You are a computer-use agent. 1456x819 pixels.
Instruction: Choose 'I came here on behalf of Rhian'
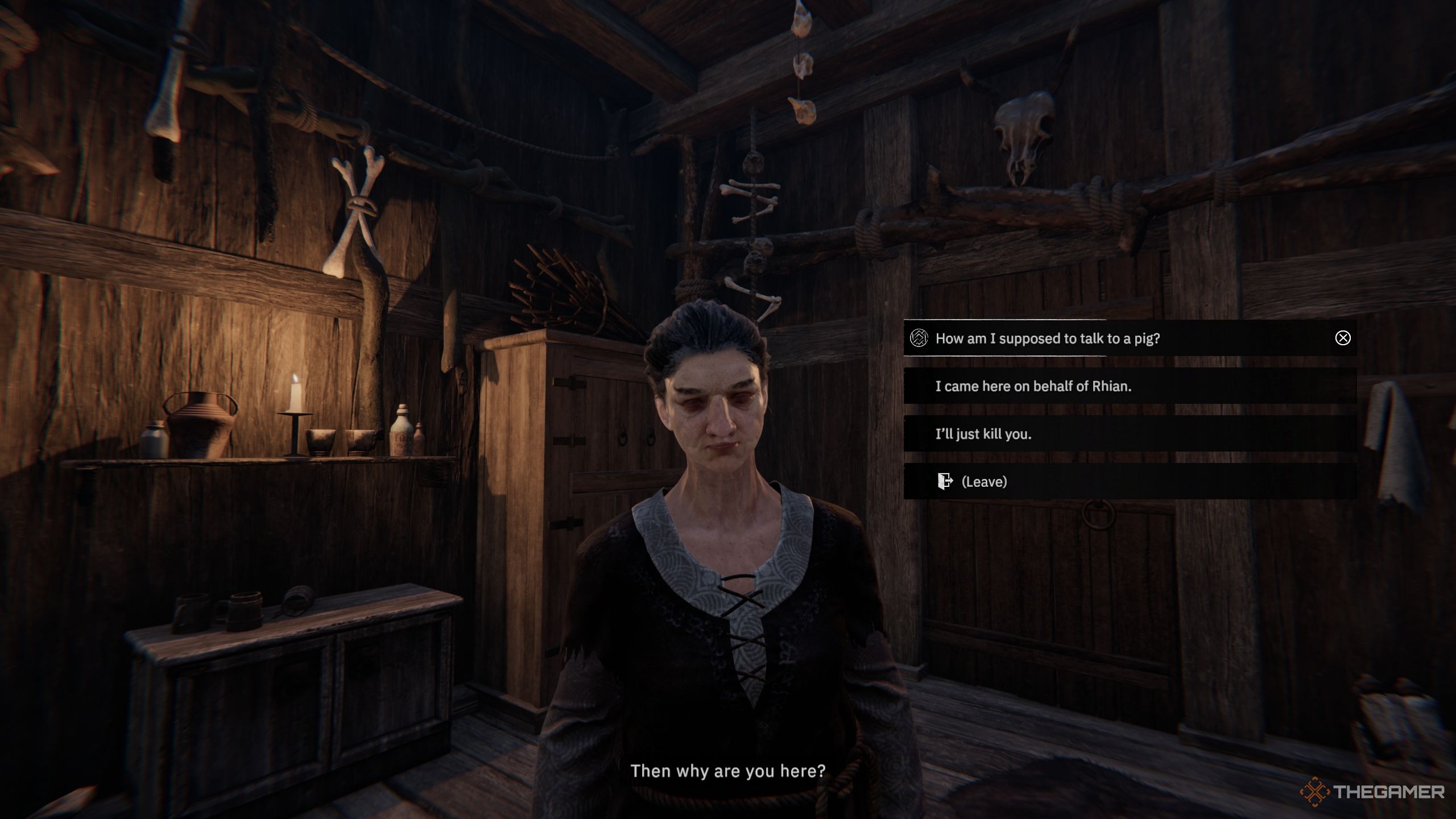[x=1033, y=386]
